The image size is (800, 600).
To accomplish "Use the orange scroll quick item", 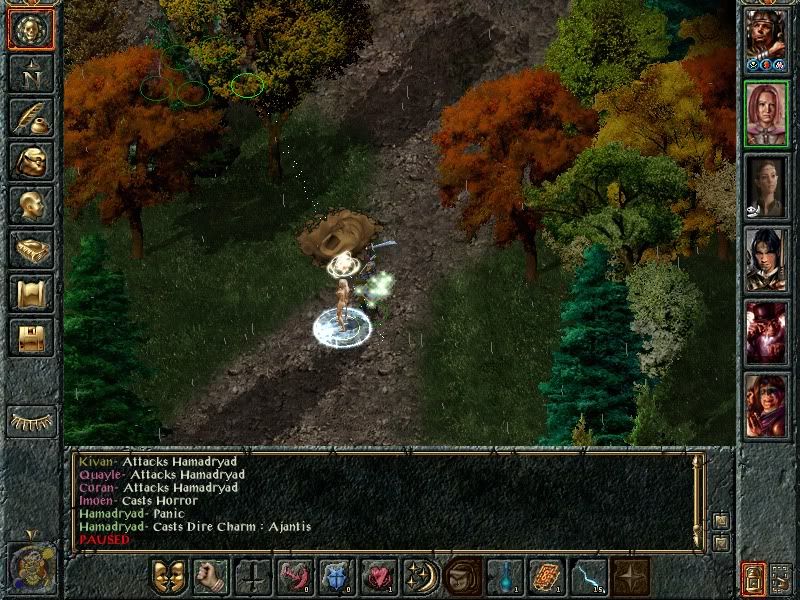I will (547, 577).
